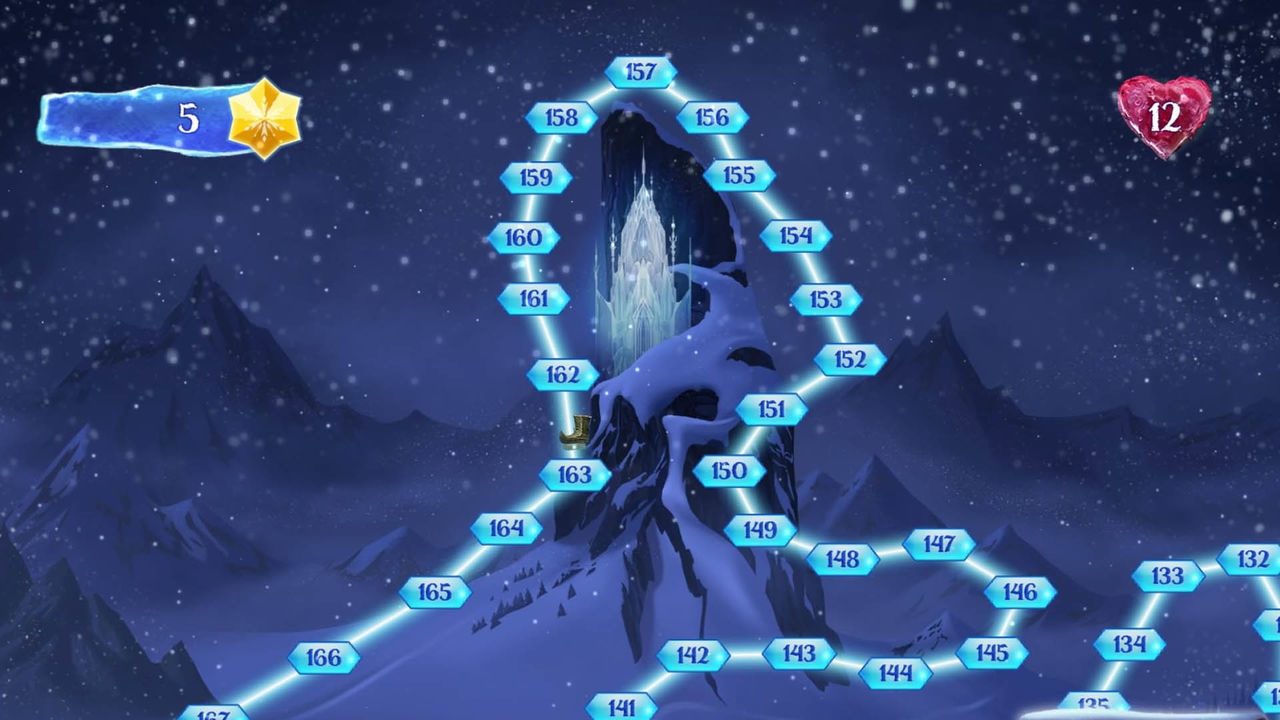Viewport: 1280px width, 720px height.
Task: Choose level 145
Action: click(x=990, y=650)
